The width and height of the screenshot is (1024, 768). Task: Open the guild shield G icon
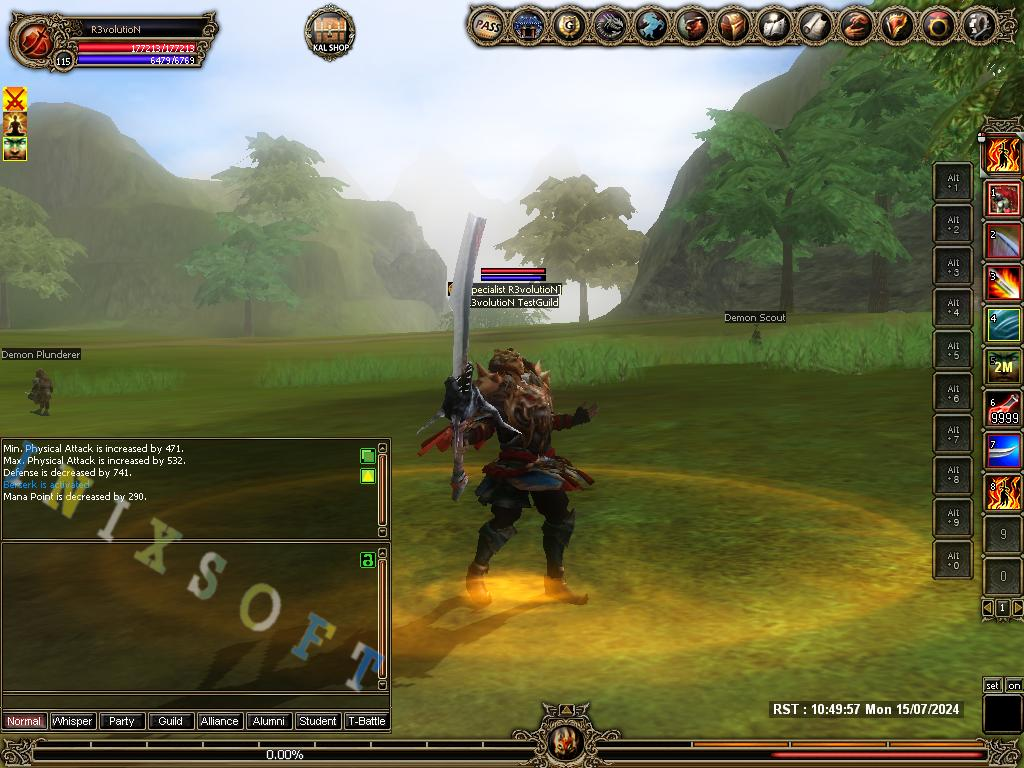click(x=569, y=26)
